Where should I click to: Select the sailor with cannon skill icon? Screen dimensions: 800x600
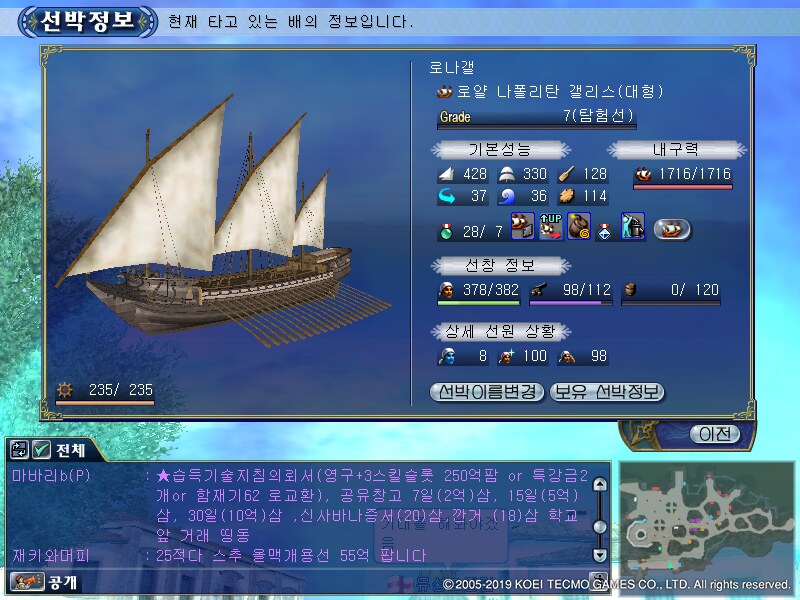[x=632, y=227]
